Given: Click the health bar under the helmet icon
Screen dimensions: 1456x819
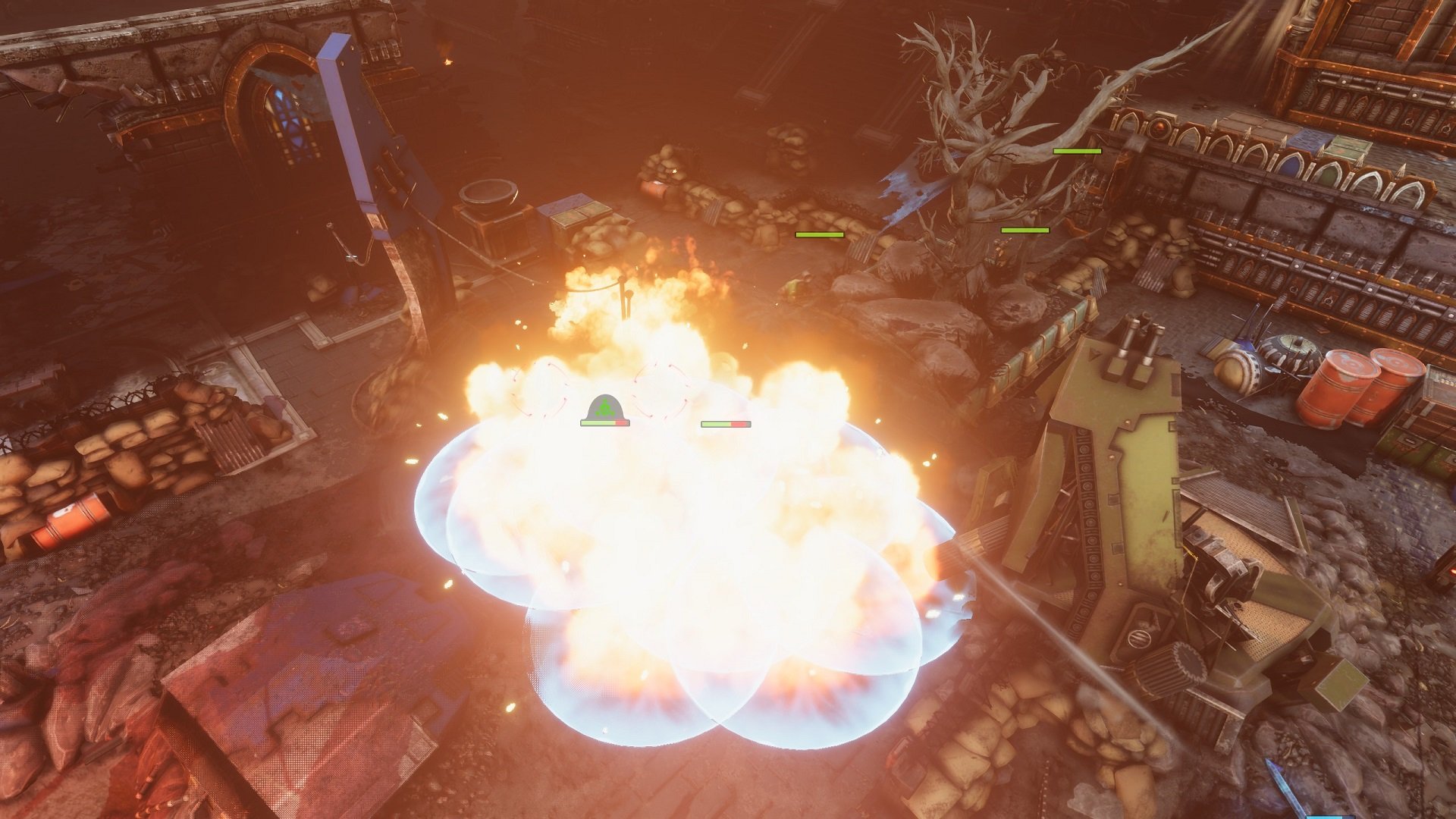Looking at the screenshot, I should click(604, 425).
